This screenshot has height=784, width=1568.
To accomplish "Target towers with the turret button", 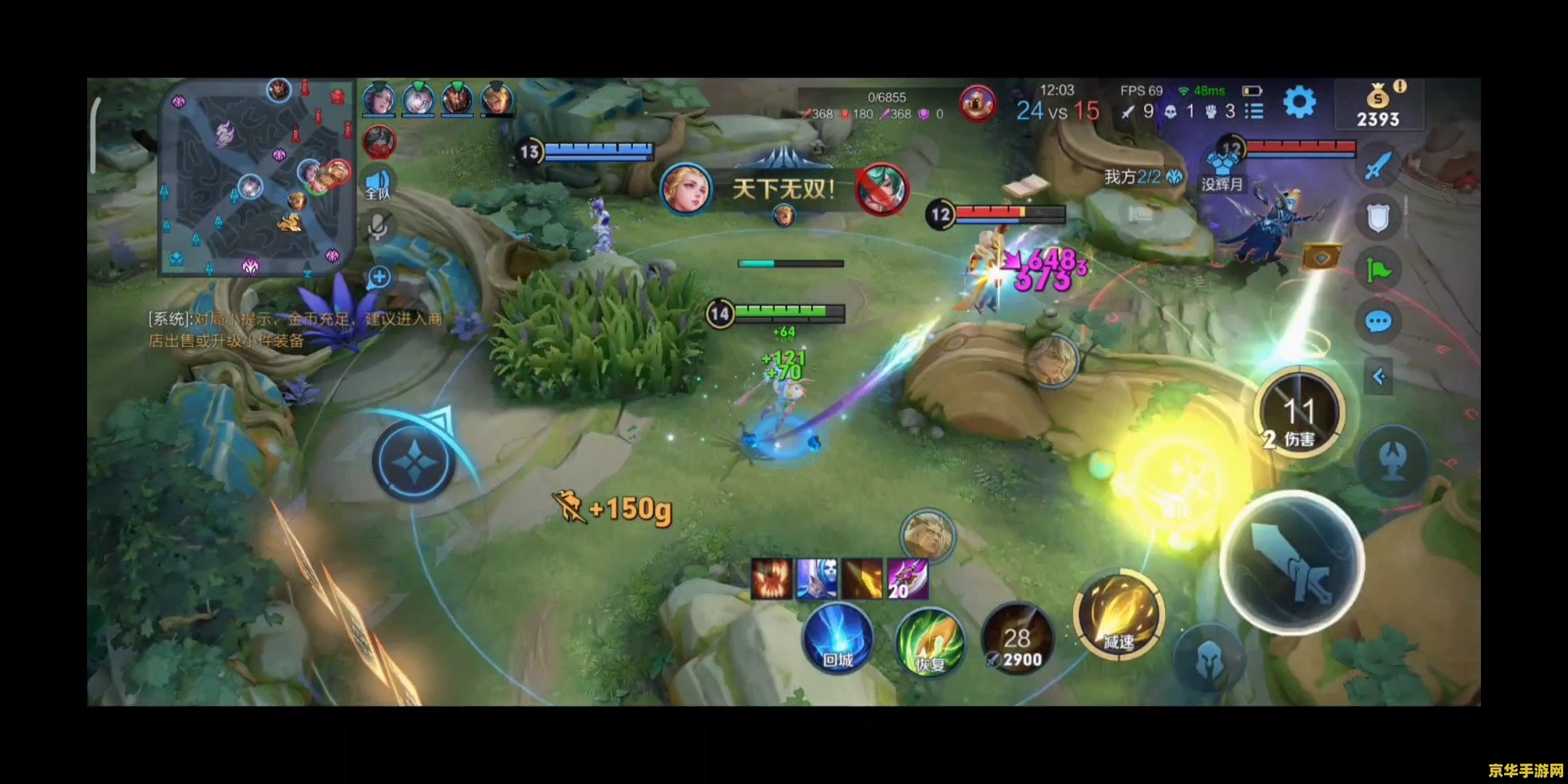I will pyautogui.click(x=1392, y=462).
